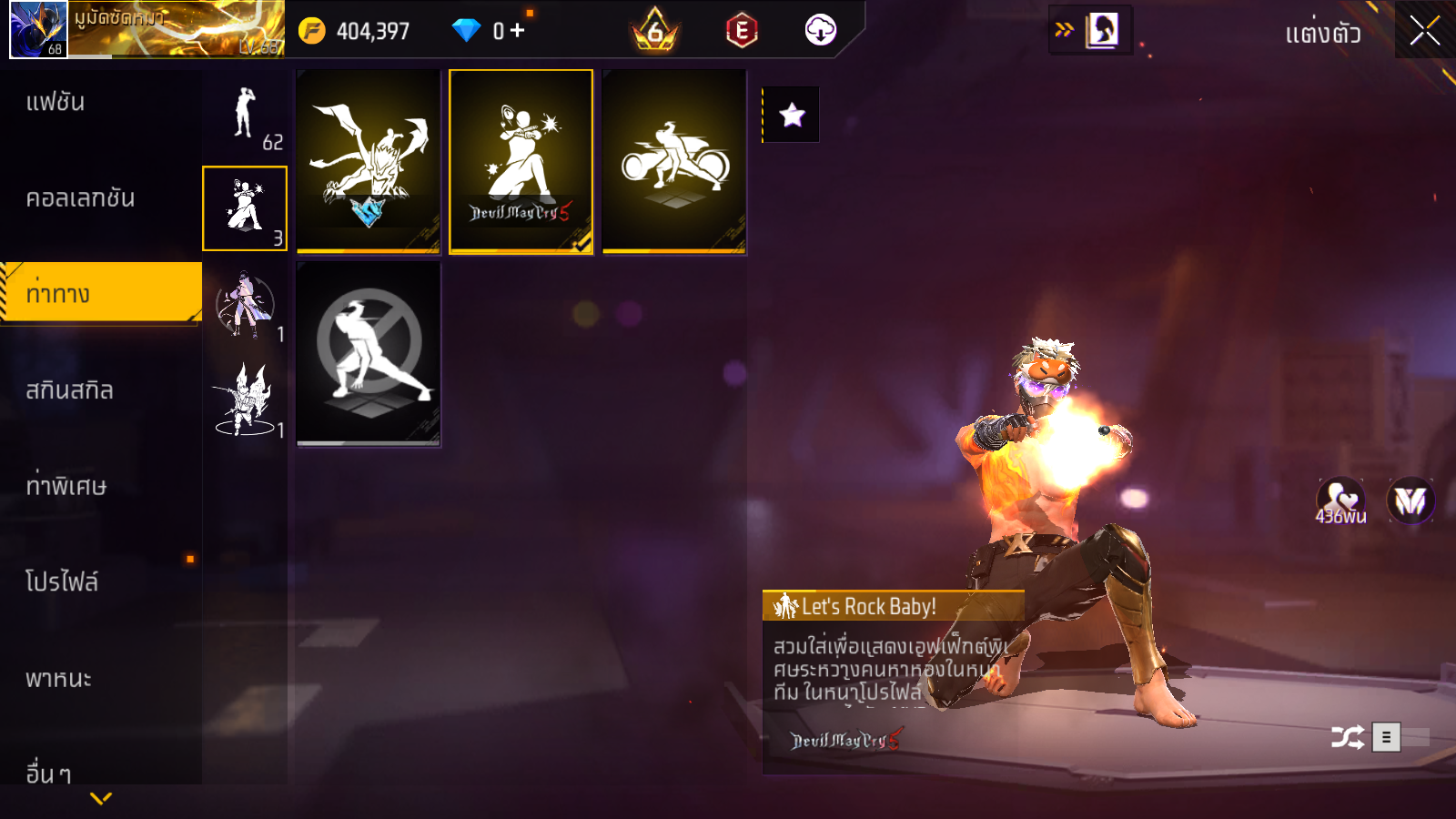Viewport: 1456px width, 819px height.
Task: Close the outfit screen with the X
Action: 1424,31
